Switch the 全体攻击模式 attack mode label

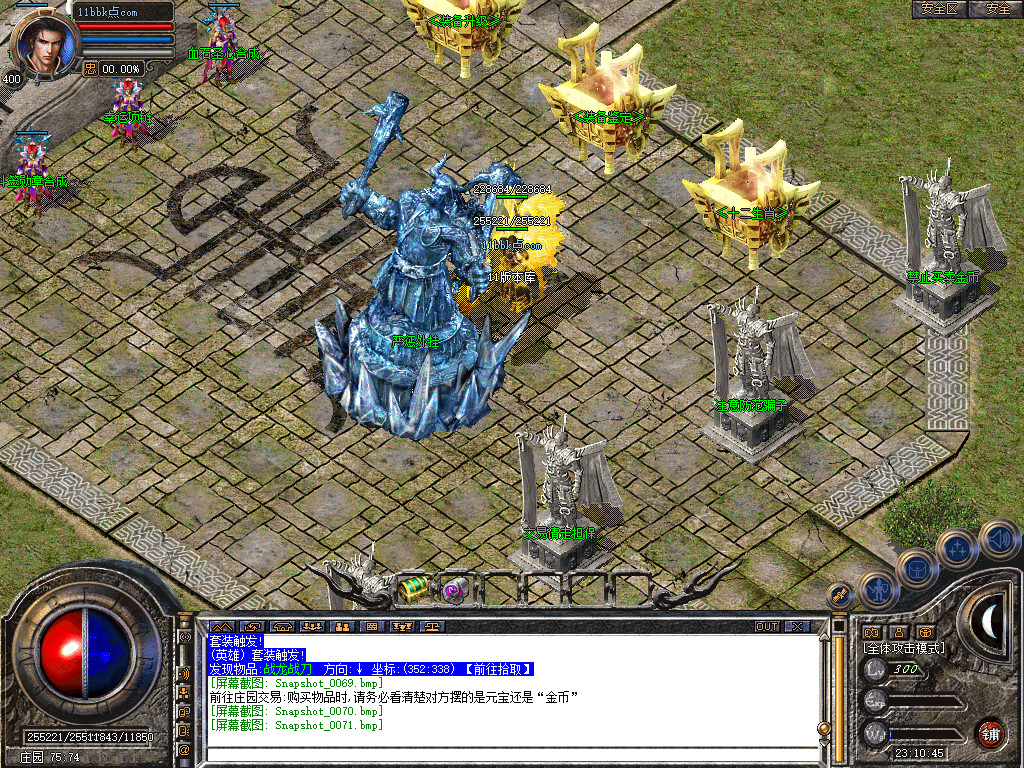point(904,648)
